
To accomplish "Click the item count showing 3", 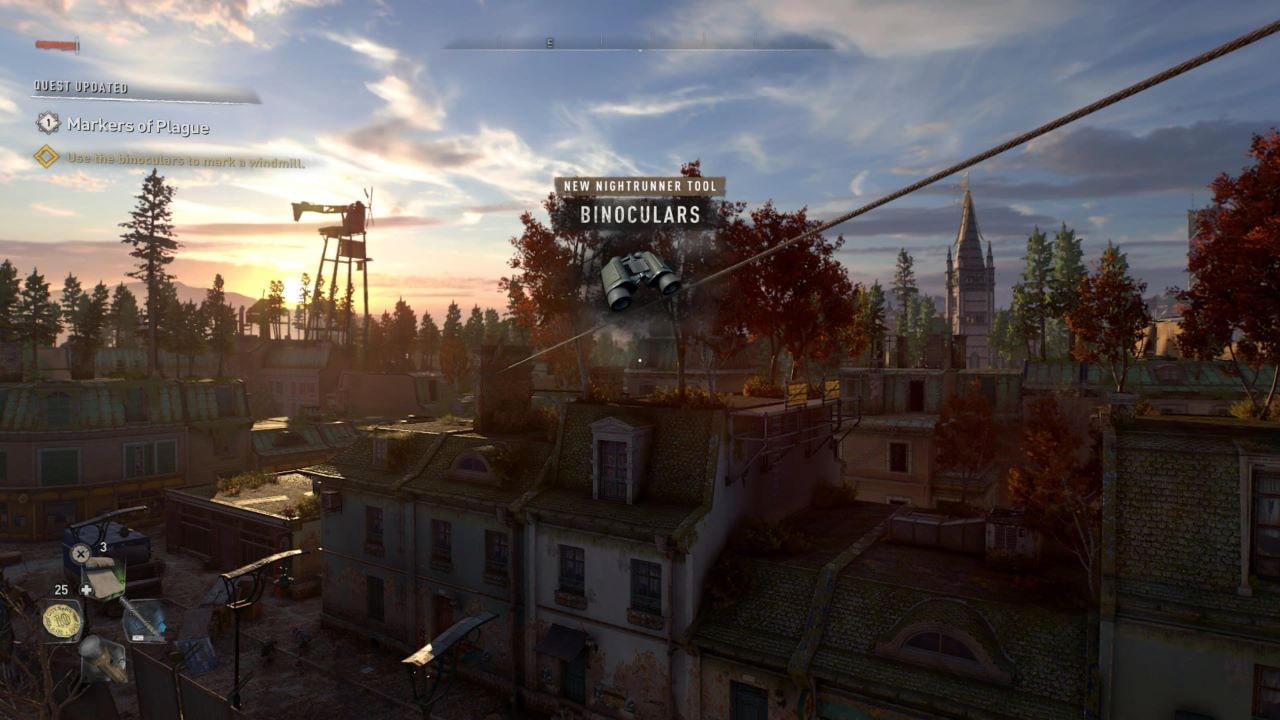I will tap(103, 546).
